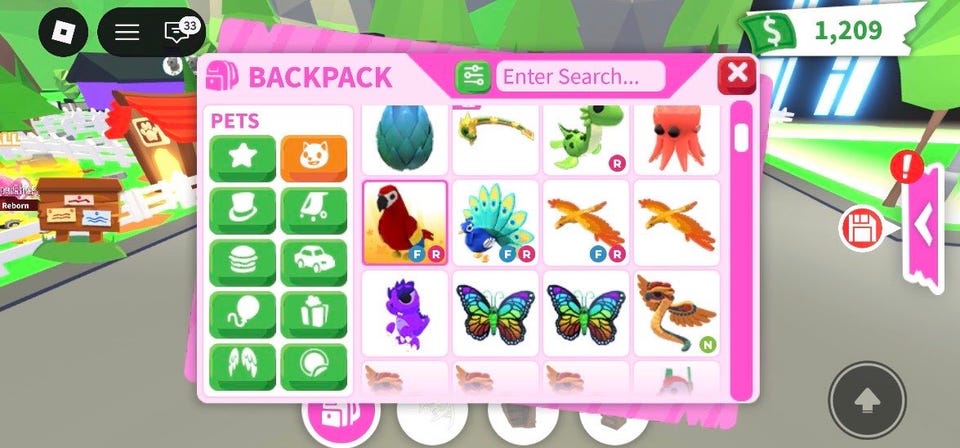960x448 pixels.
Task: Open the green filter settings button
Action: 473,76
